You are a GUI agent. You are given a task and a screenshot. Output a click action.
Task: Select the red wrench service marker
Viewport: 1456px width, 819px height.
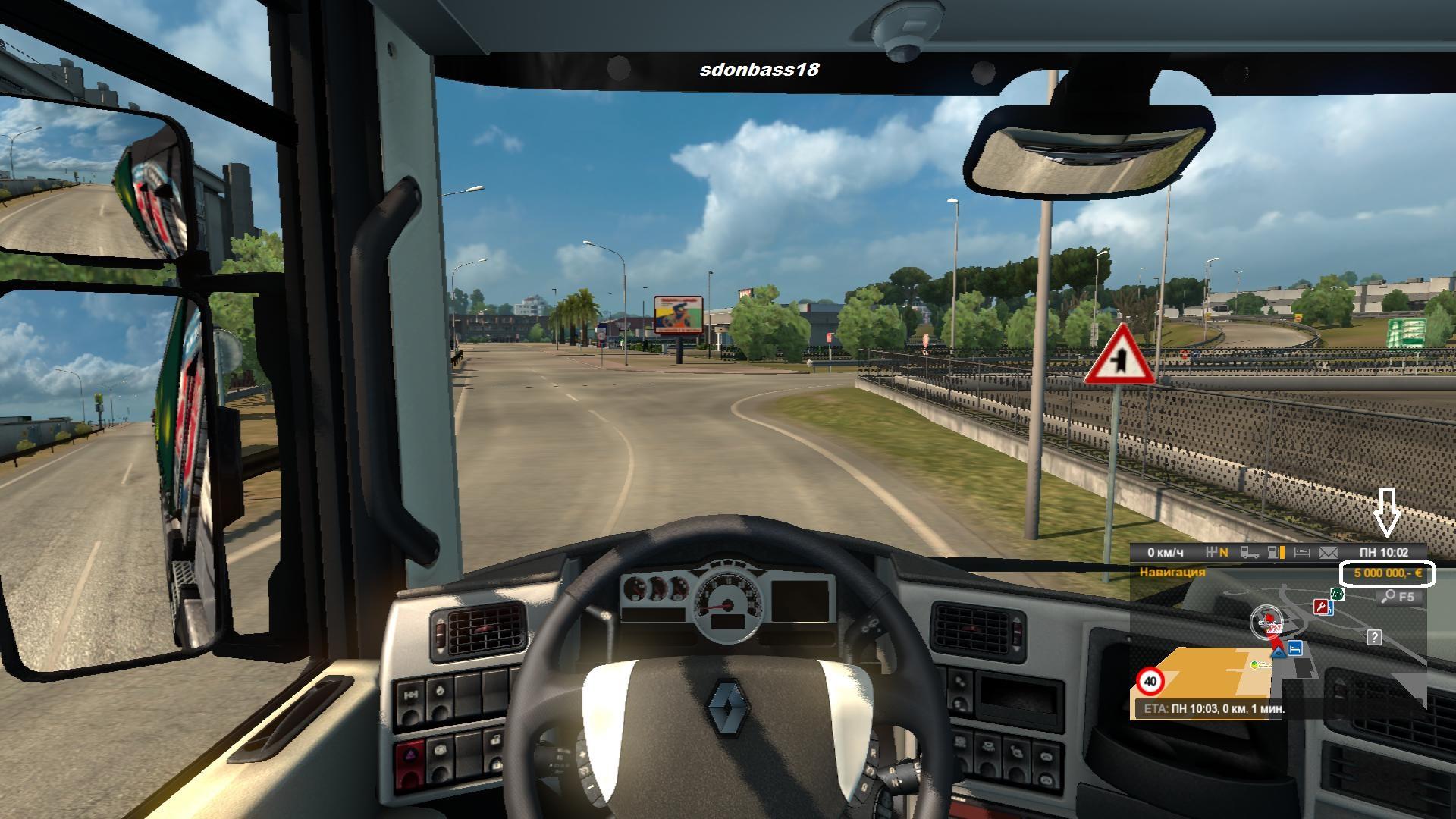click(x=1321, y=607)
